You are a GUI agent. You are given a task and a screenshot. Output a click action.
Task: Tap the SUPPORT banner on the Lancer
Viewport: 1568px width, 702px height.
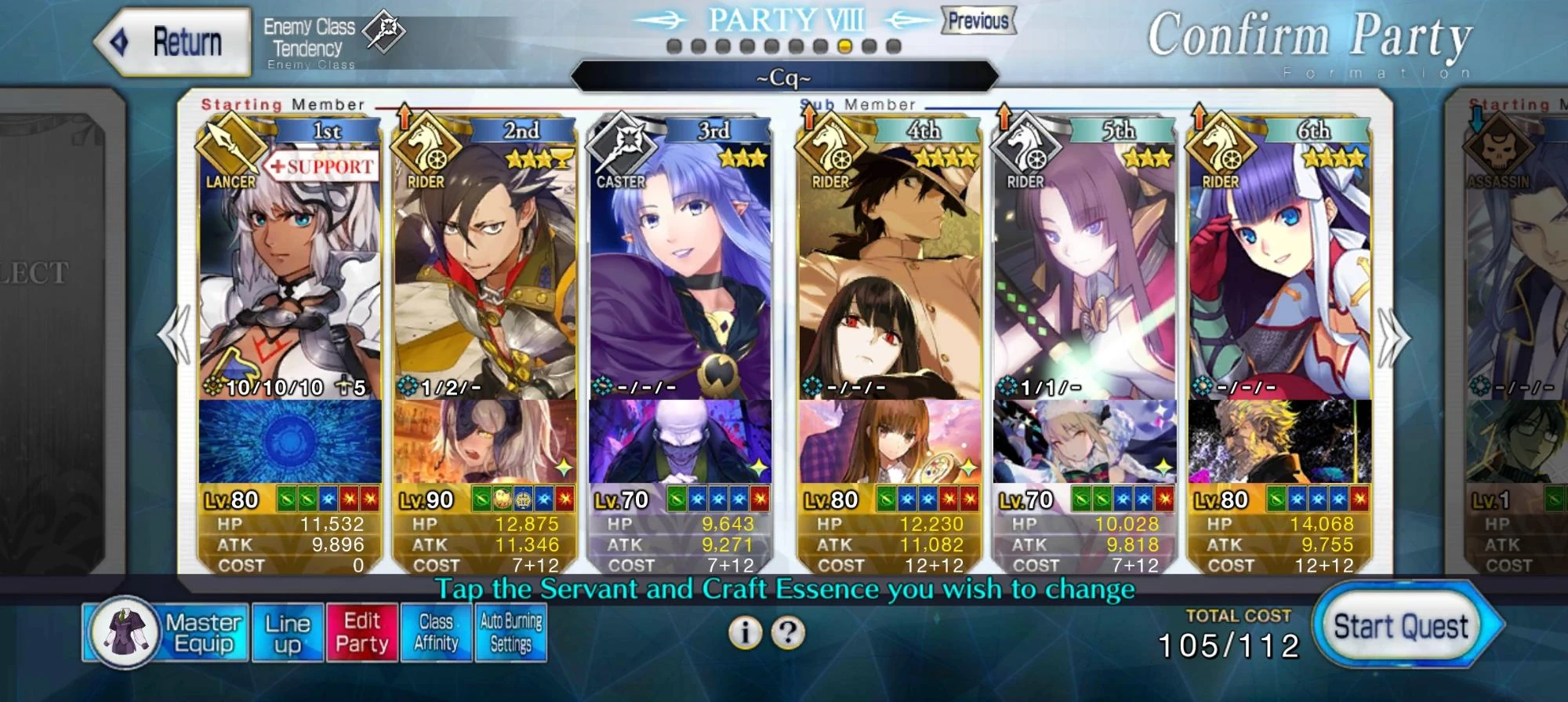pos(321,167)
